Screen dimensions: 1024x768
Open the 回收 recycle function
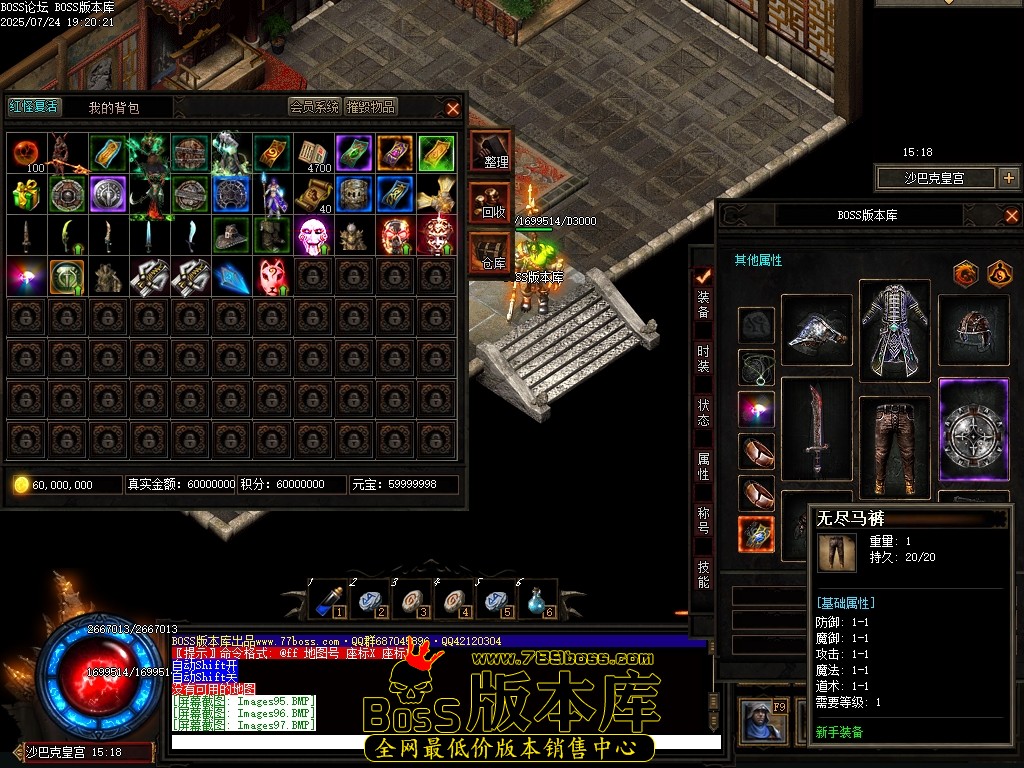coord(492,203)
